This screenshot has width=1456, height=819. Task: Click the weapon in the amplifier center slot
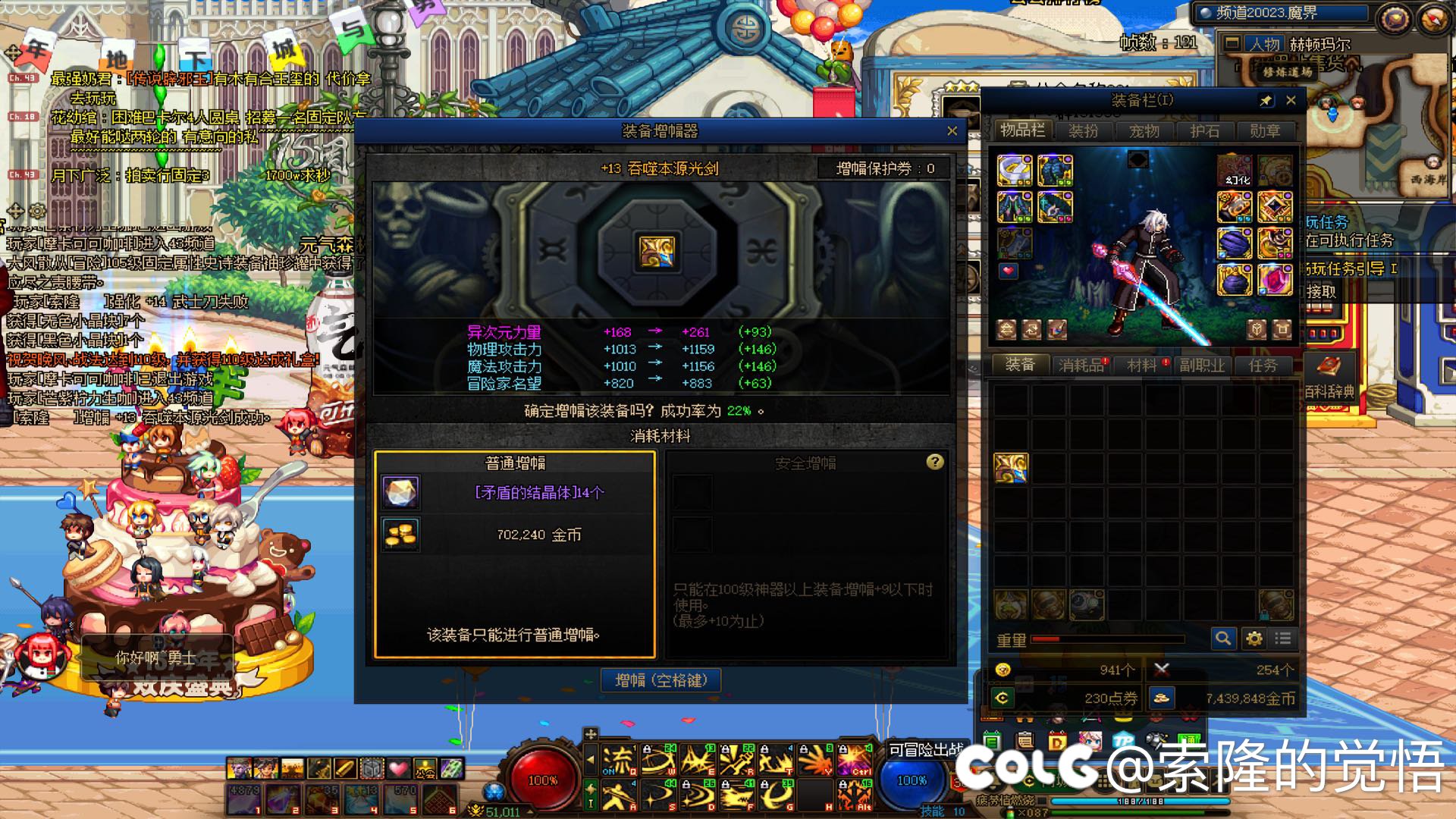coord(657,252)
